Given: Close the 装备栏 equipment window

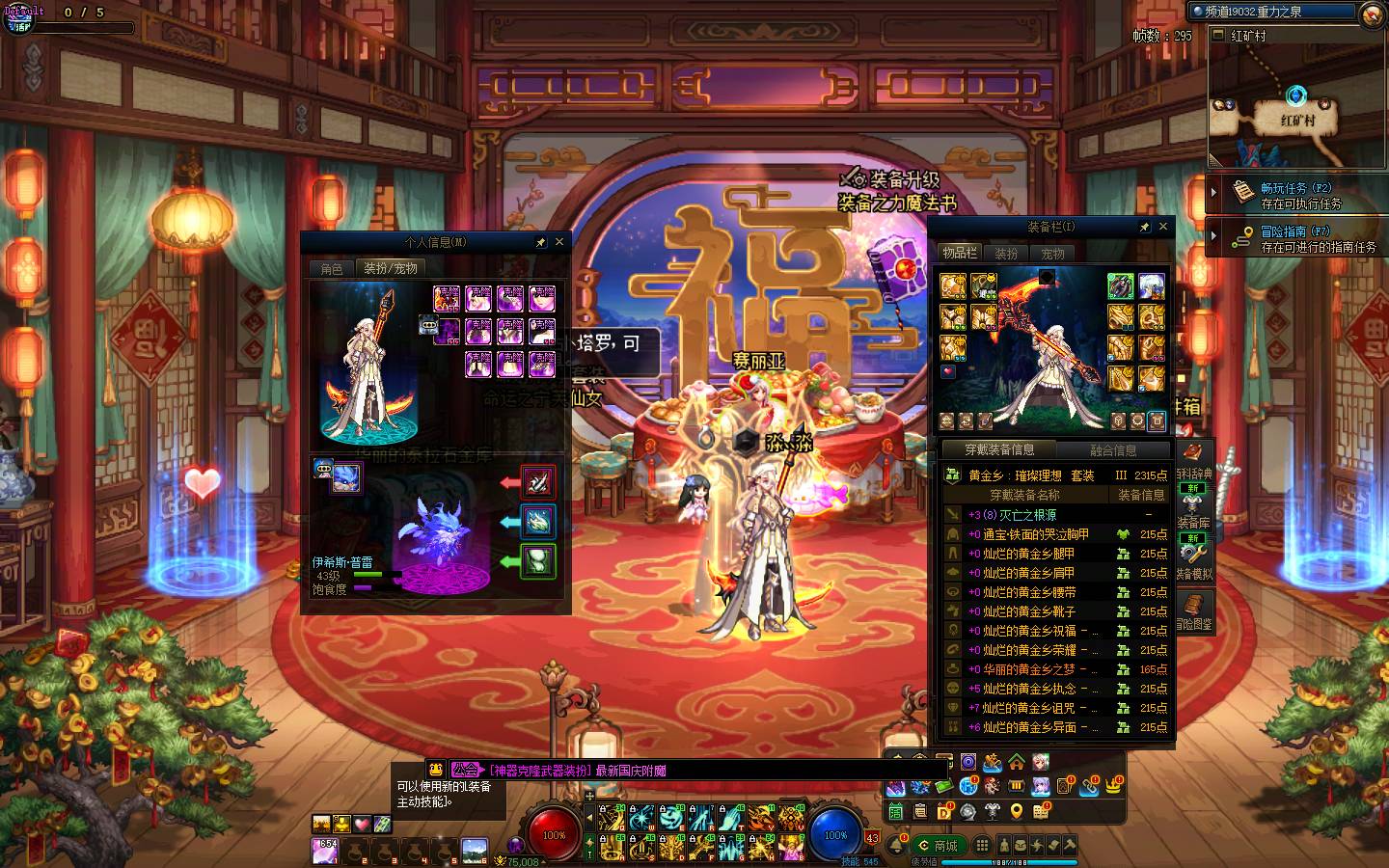Looking at the screenshot, I should coord(1163,227).
